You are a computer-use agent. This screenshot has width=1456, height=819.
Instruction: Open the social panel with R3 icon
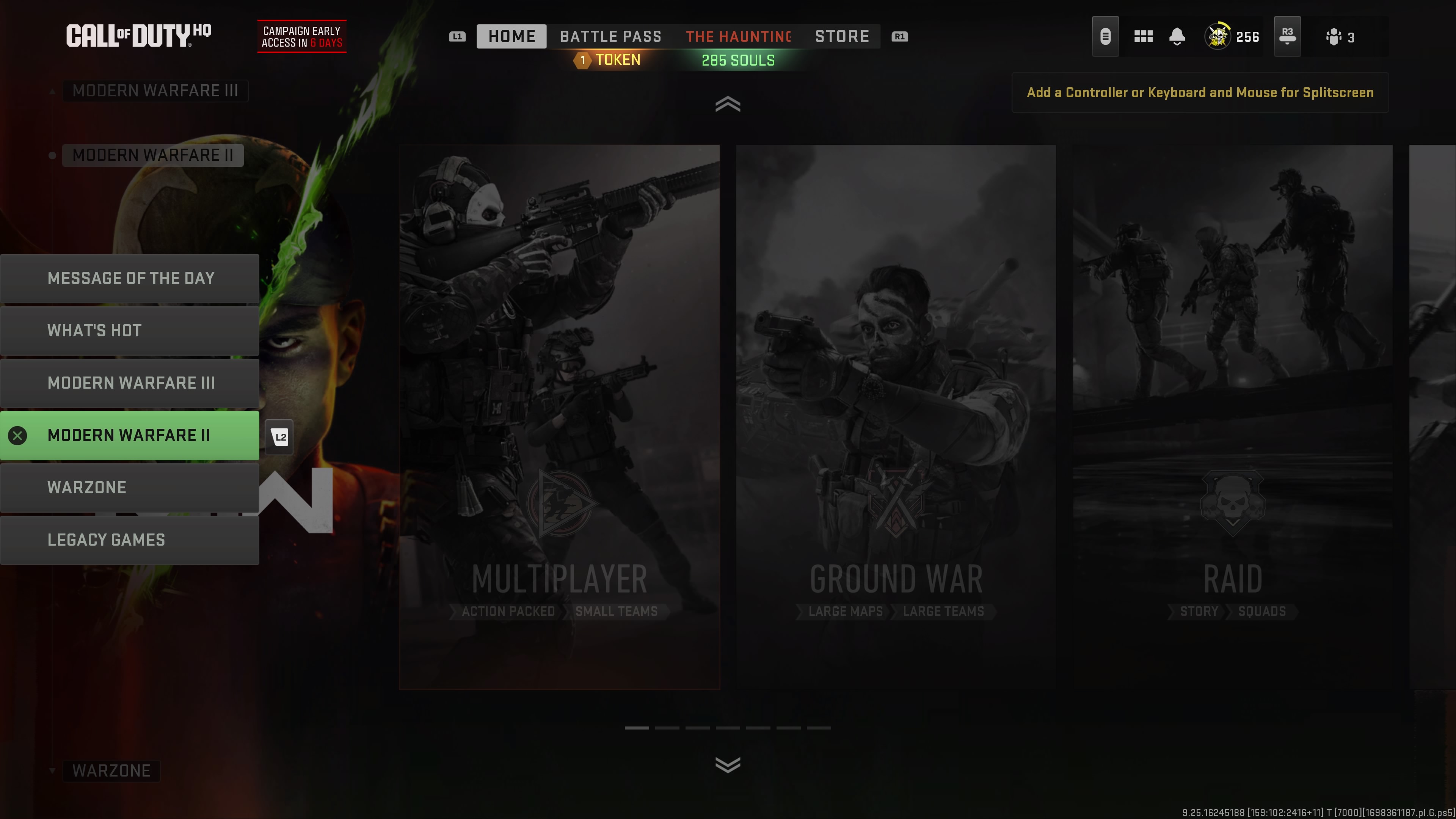coord(1288,36)
